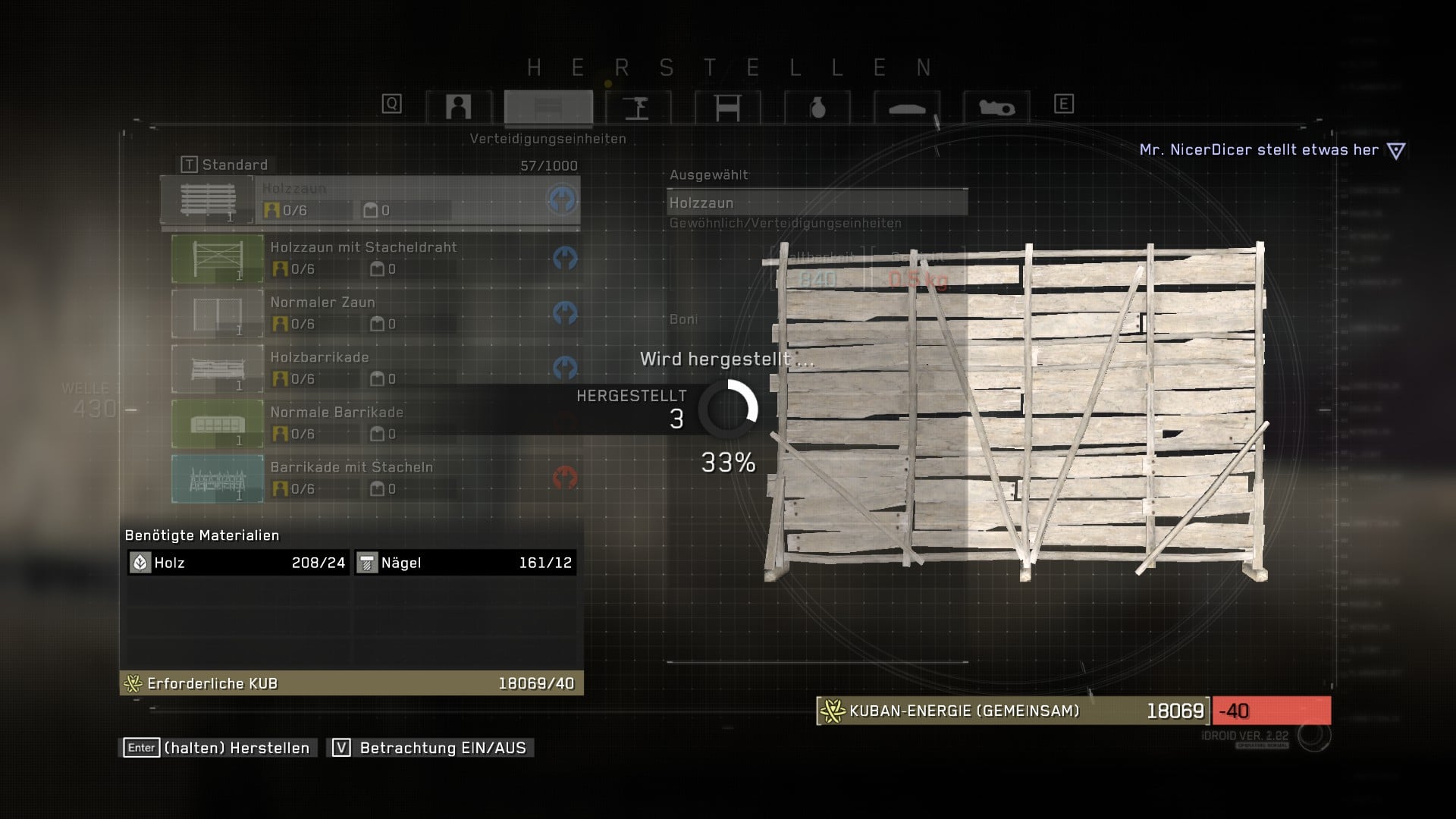Open the character silhouette crafting tab
1456x819 pixels.
click(x=458, y=107)
